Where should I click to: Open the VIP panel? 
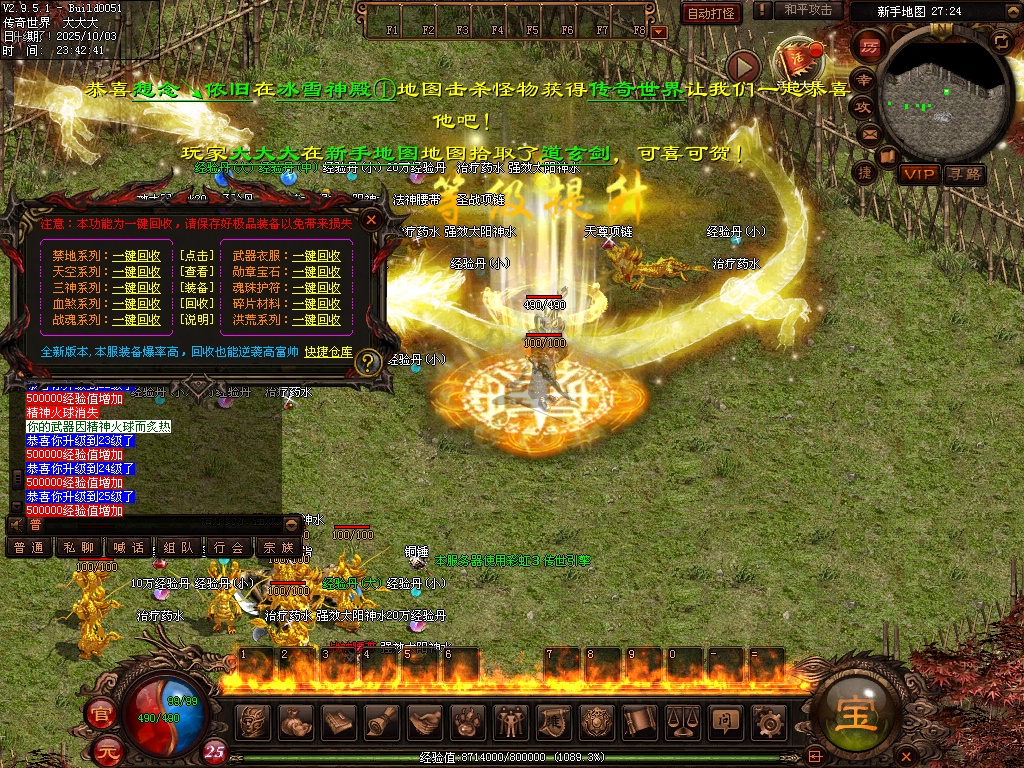click(917, 174)
